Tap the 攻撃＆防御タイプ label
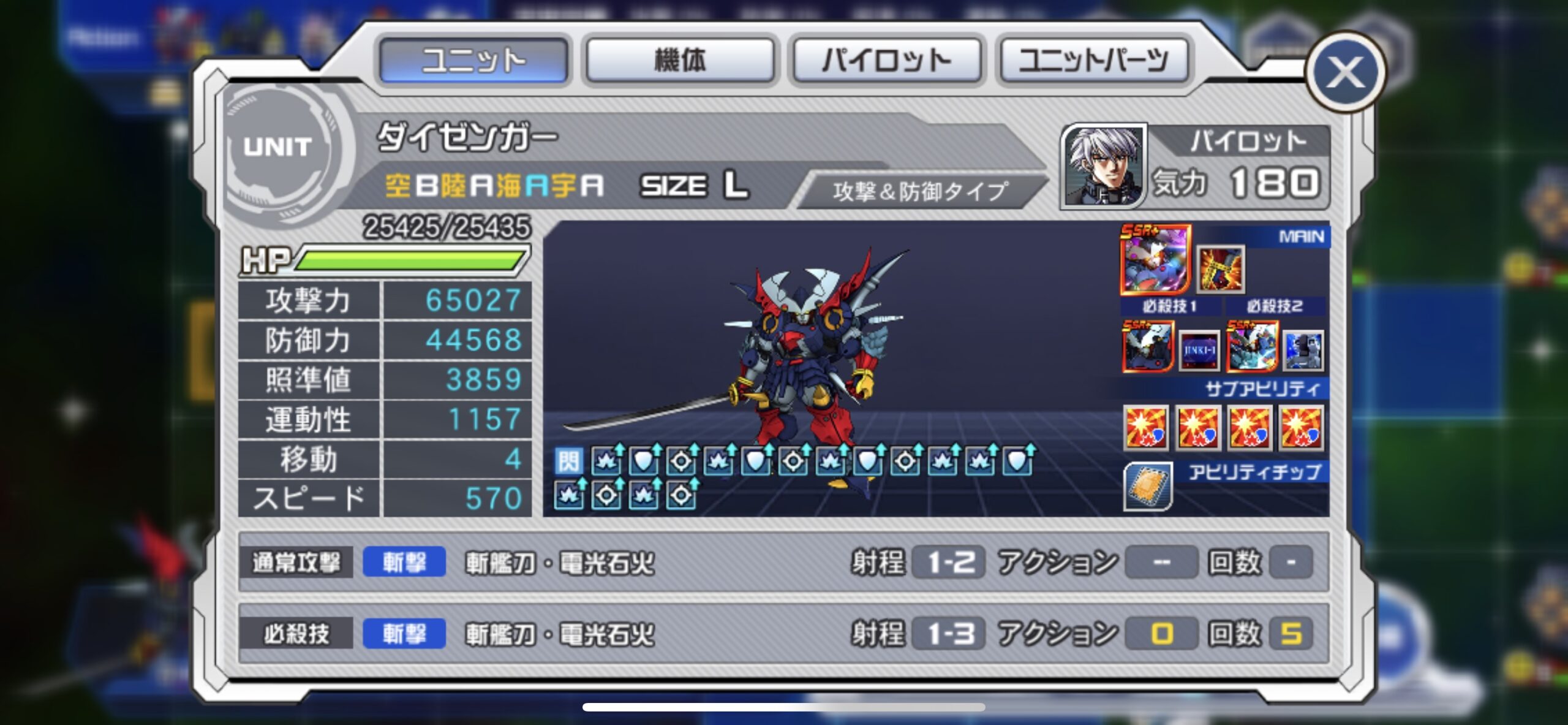Viewport: 1568px width, 725px height. [x=919, y=191]
